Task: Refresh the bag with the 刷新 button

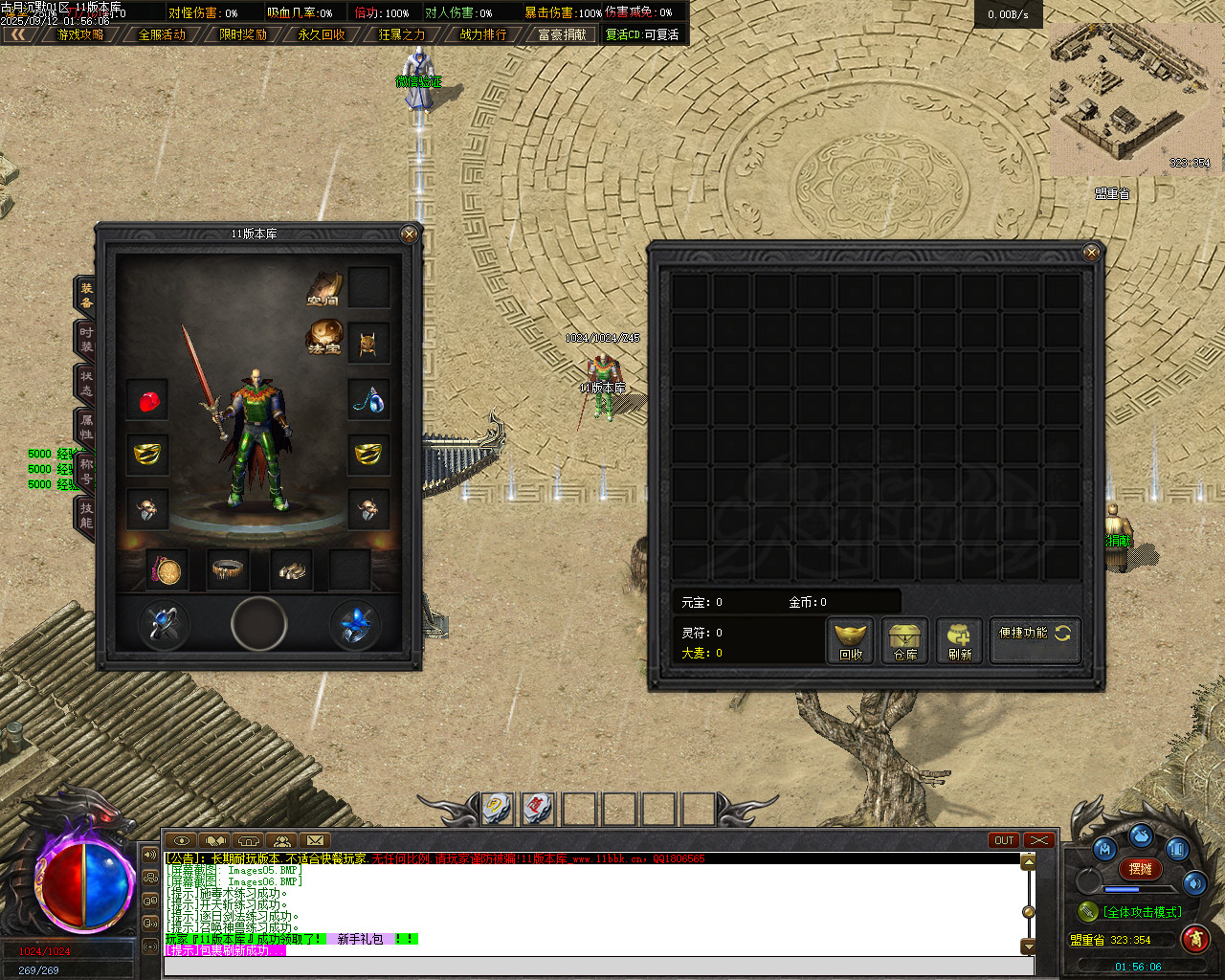Action: tap(959, 641)
